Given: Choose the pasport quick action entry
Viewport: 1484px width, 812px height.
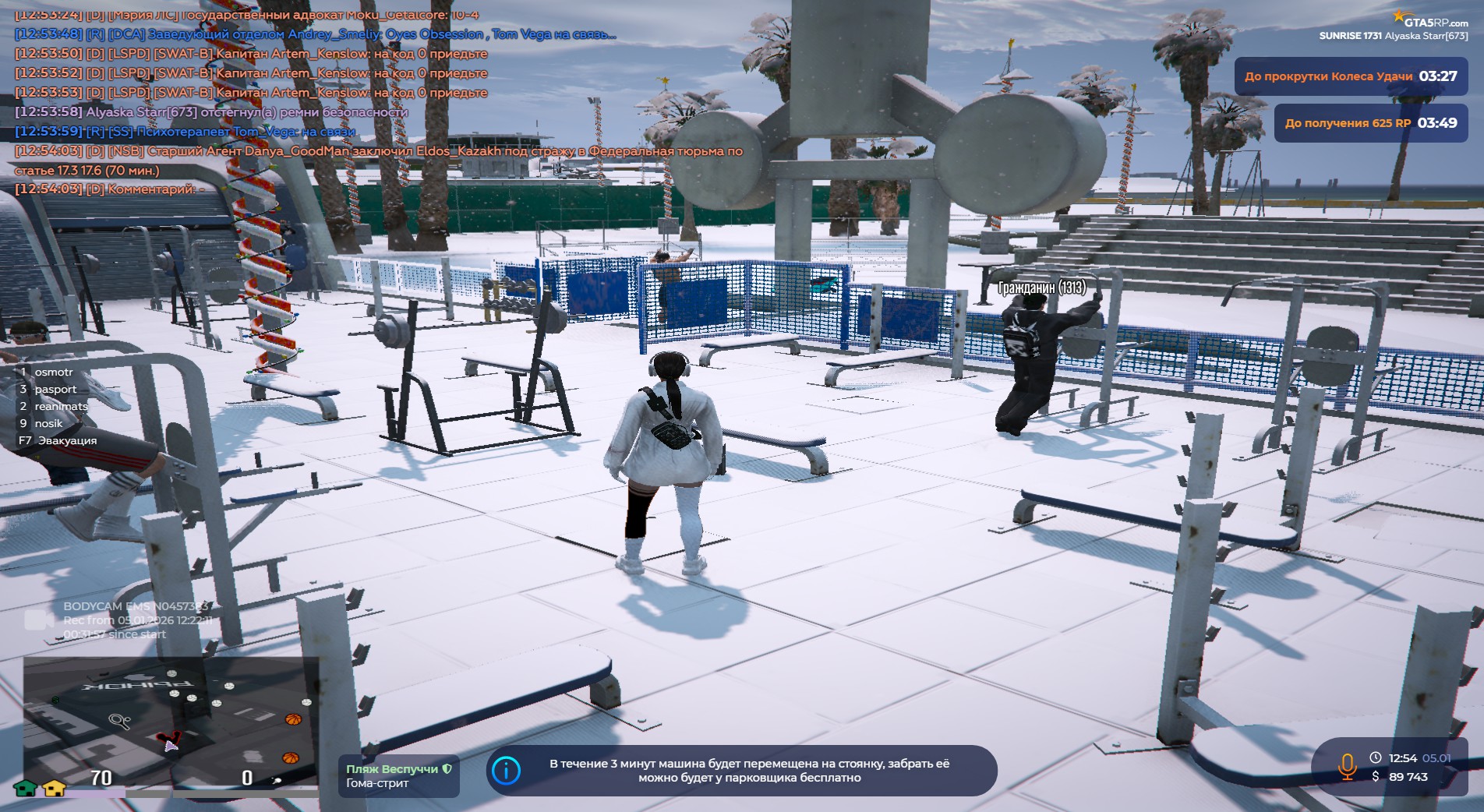Looking at the screenshot, I should (x=55, y=390).
